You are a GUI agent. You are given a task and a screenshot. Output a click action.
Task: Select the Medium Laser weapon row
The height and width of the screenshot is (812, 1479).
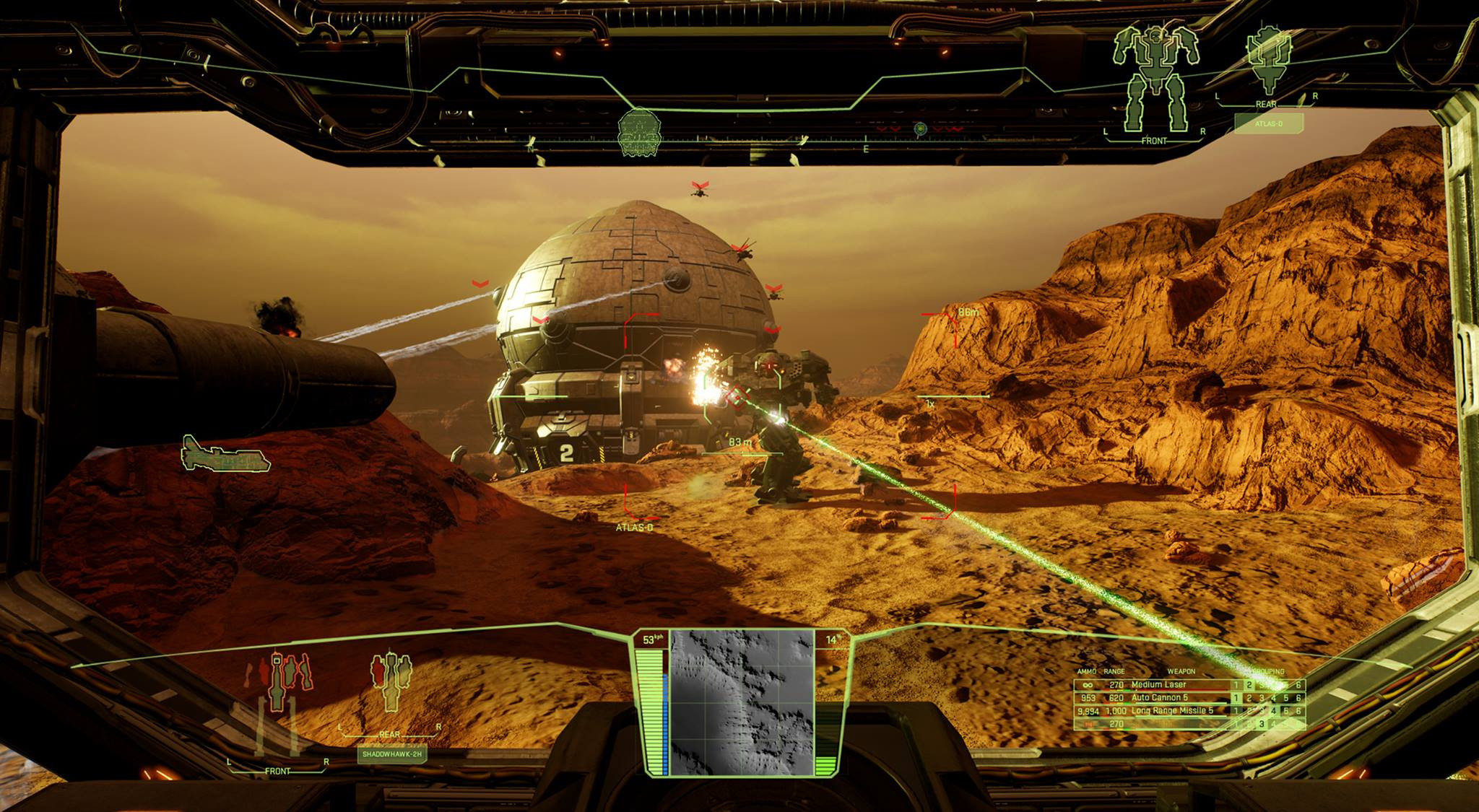point(1158,684)
